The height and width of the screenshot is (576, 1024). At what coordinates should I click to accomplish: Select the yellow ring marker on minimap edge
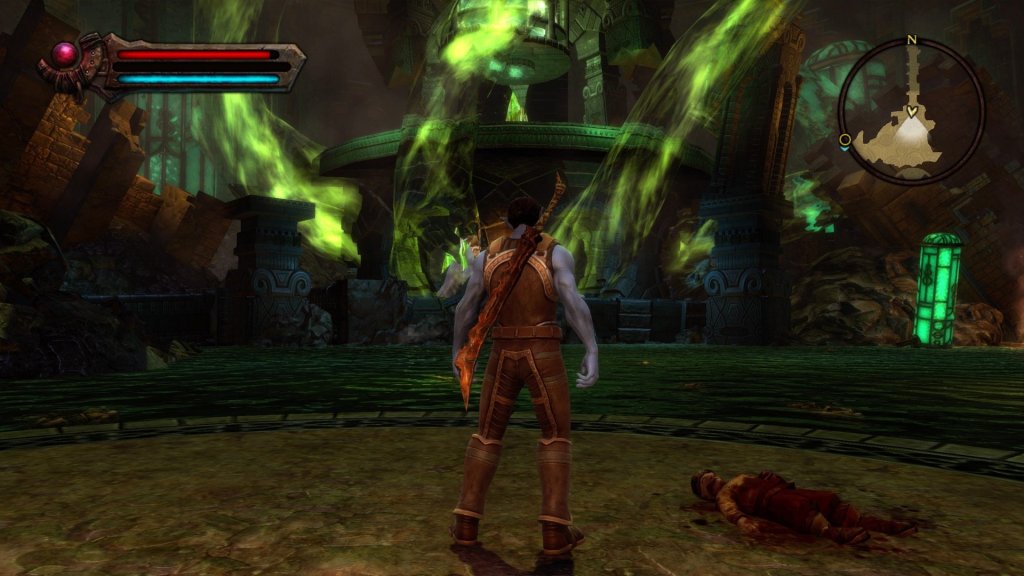tap(845, 140)
